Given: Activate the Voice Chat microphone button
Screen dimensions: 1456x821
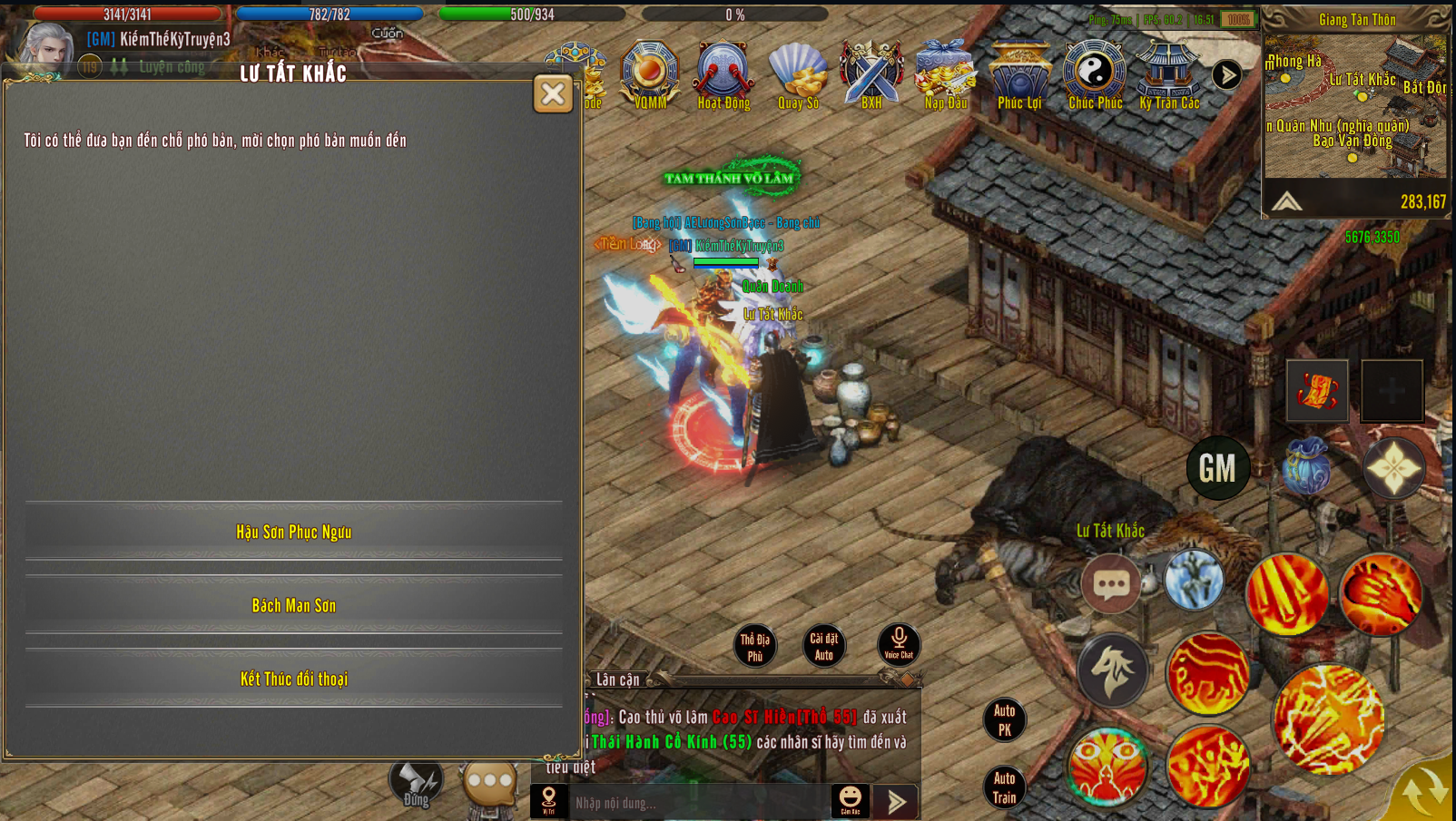Looking at the screenshot, I should point(899,644).
